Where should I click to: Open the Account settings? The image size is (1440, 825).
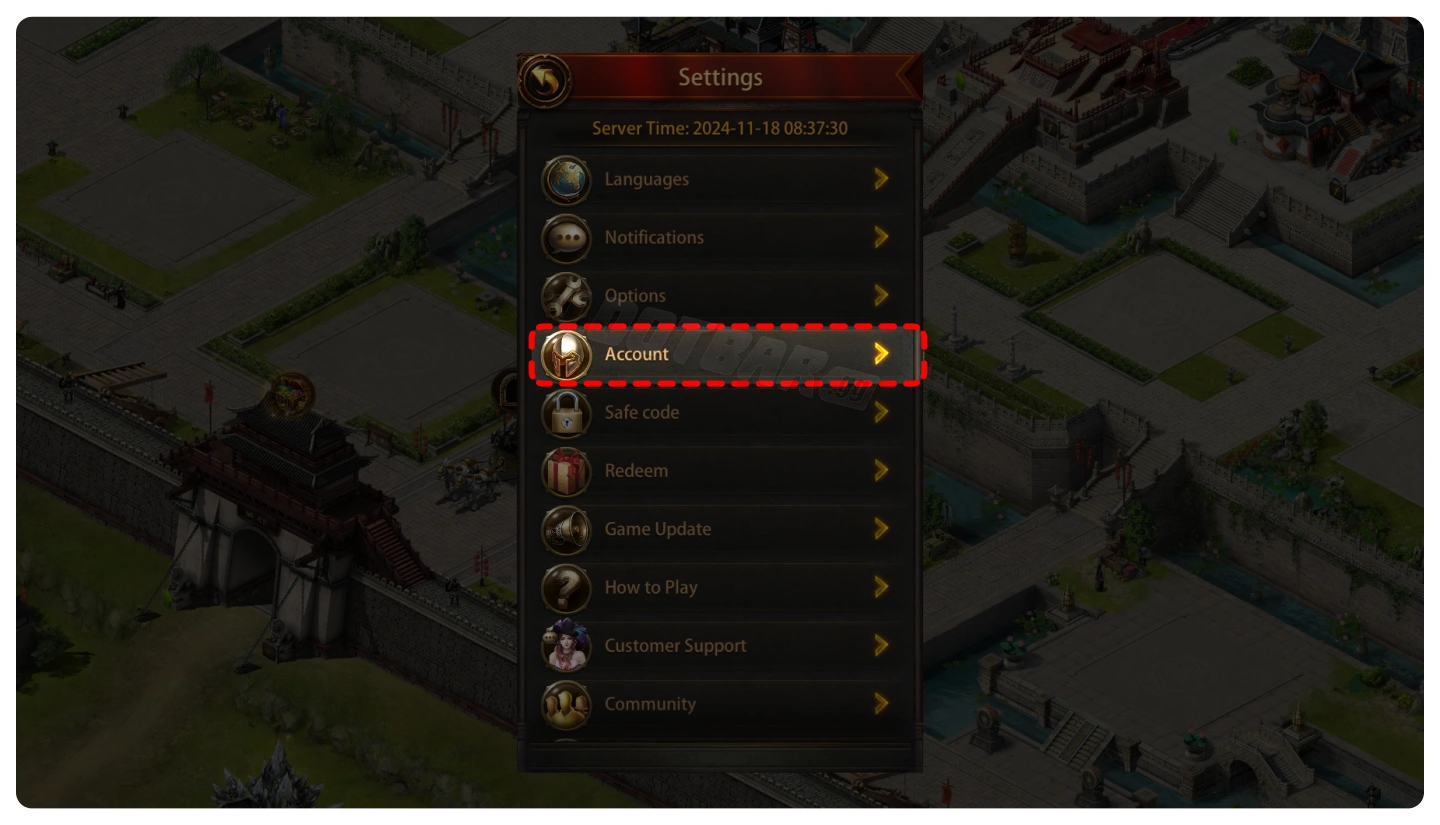[719, 354]
